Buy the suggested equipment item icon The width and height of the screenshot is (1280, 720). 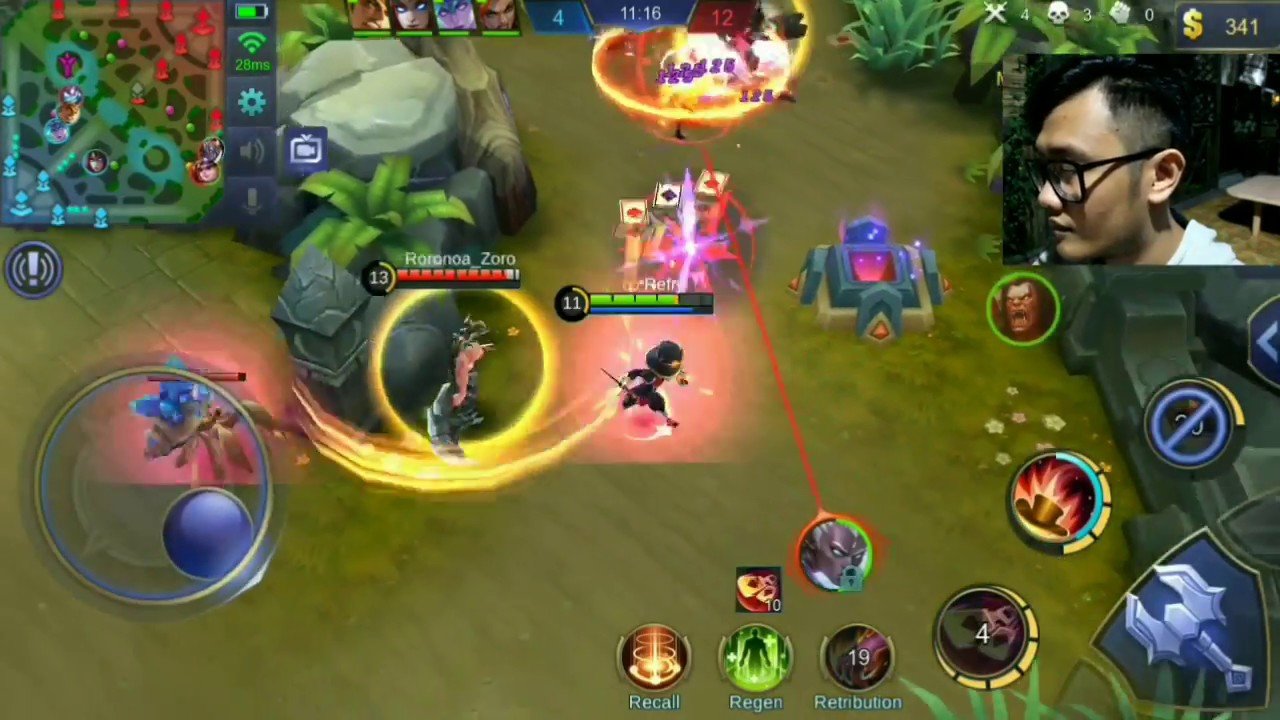coord(758,589)
